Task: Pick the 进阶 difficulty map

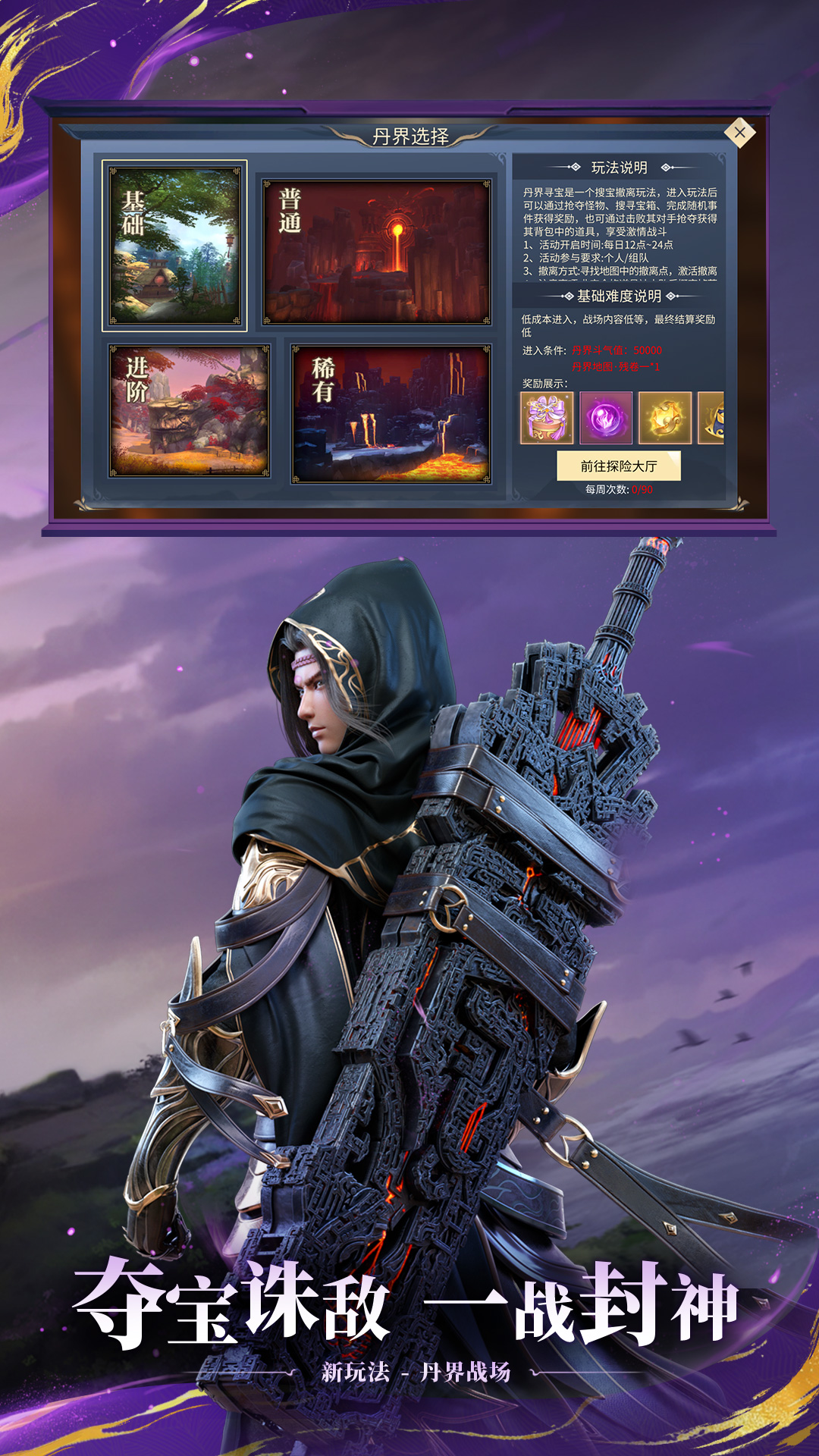Action: click(x=190, y=411)
